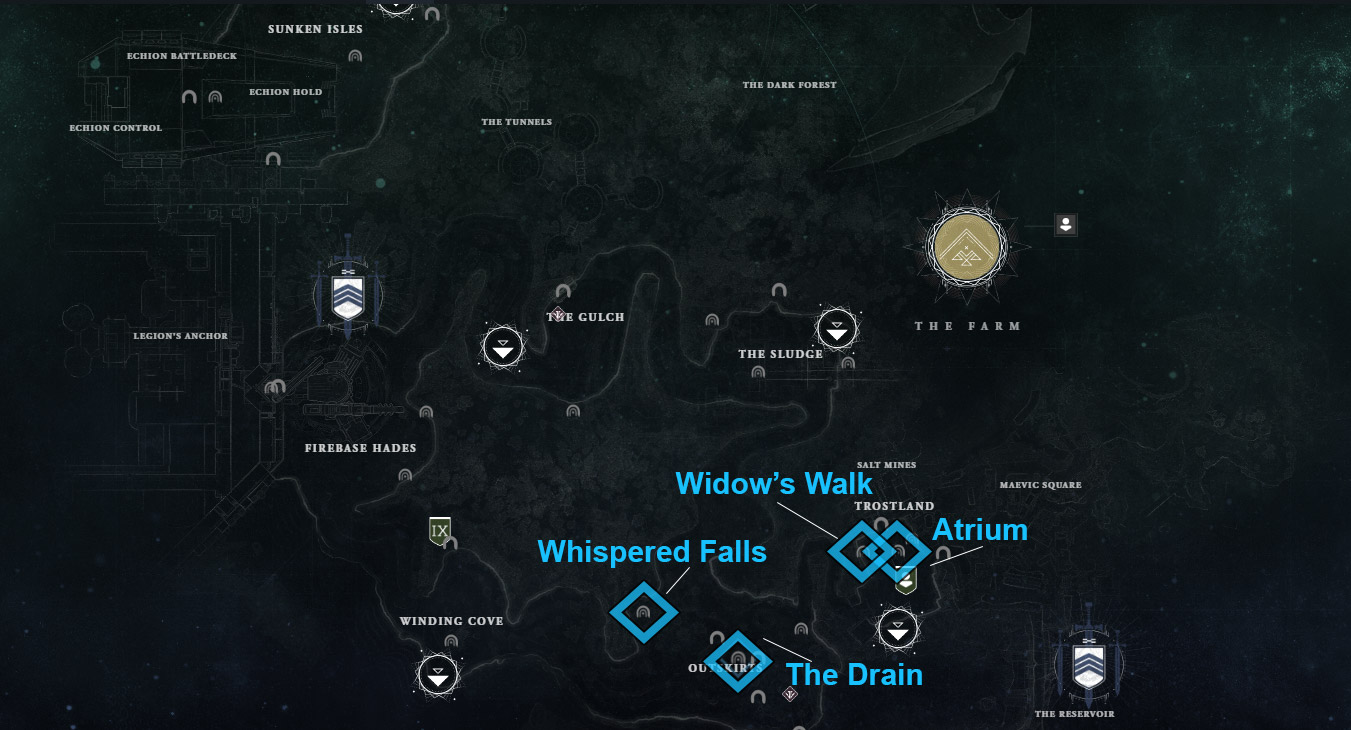1351x730 pixels.
Task: Click the Whispered Falls text label
Action: coord(651,551)
